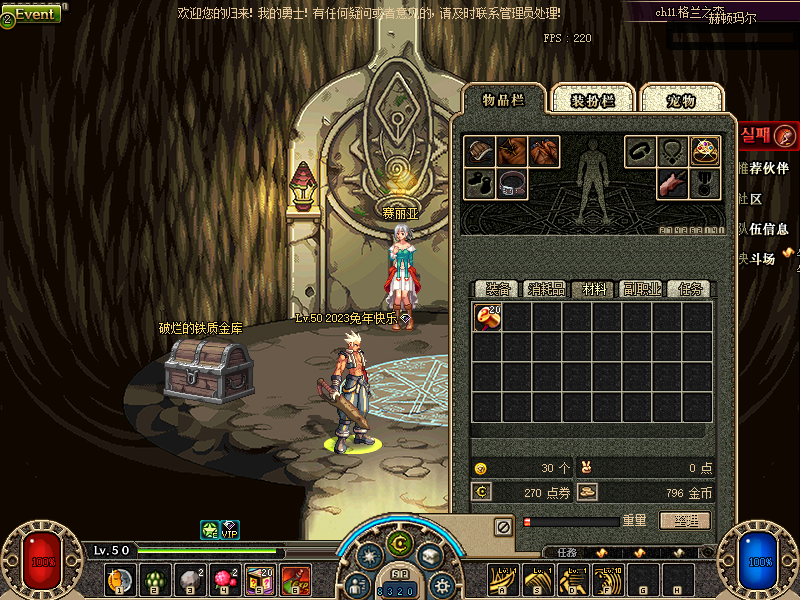Viewport: 800px width, 600px height.
Task: Show the 消耗品 item category
Action: click(x=546, y=289)
